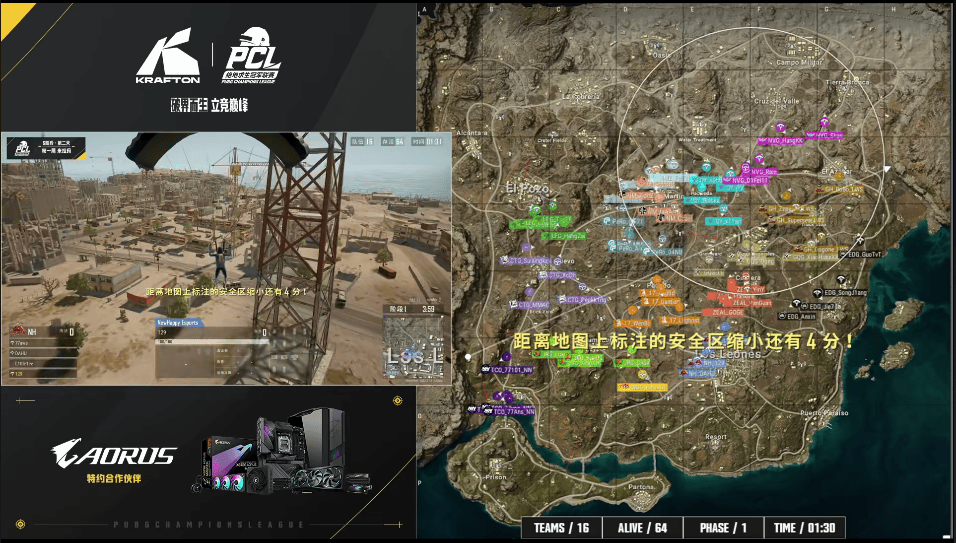Select the 17_Wenbo player marker
This screenshot has height=543, width=956.
(636, 323)
